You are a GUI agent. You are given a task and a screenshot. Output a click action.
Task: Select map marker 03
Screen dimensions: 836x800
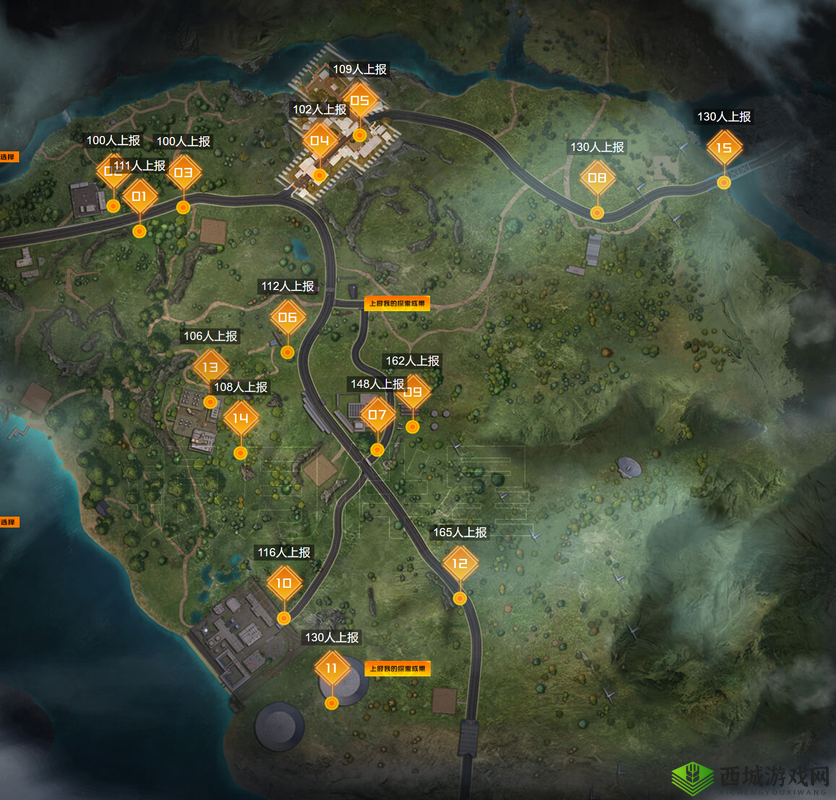pos(183,173)
